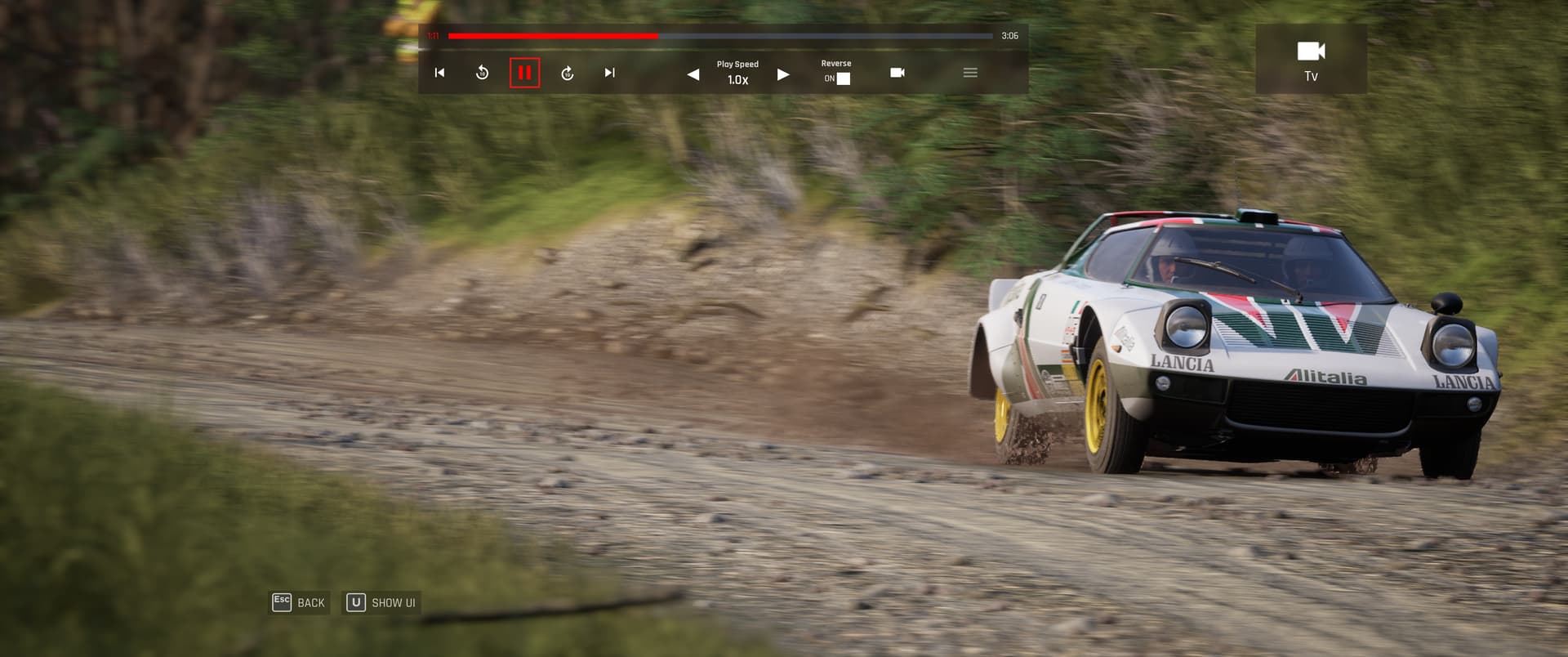The image size is (1568, 657).
Task: Select the Tv camera view panel
Action: [1311, 59]
